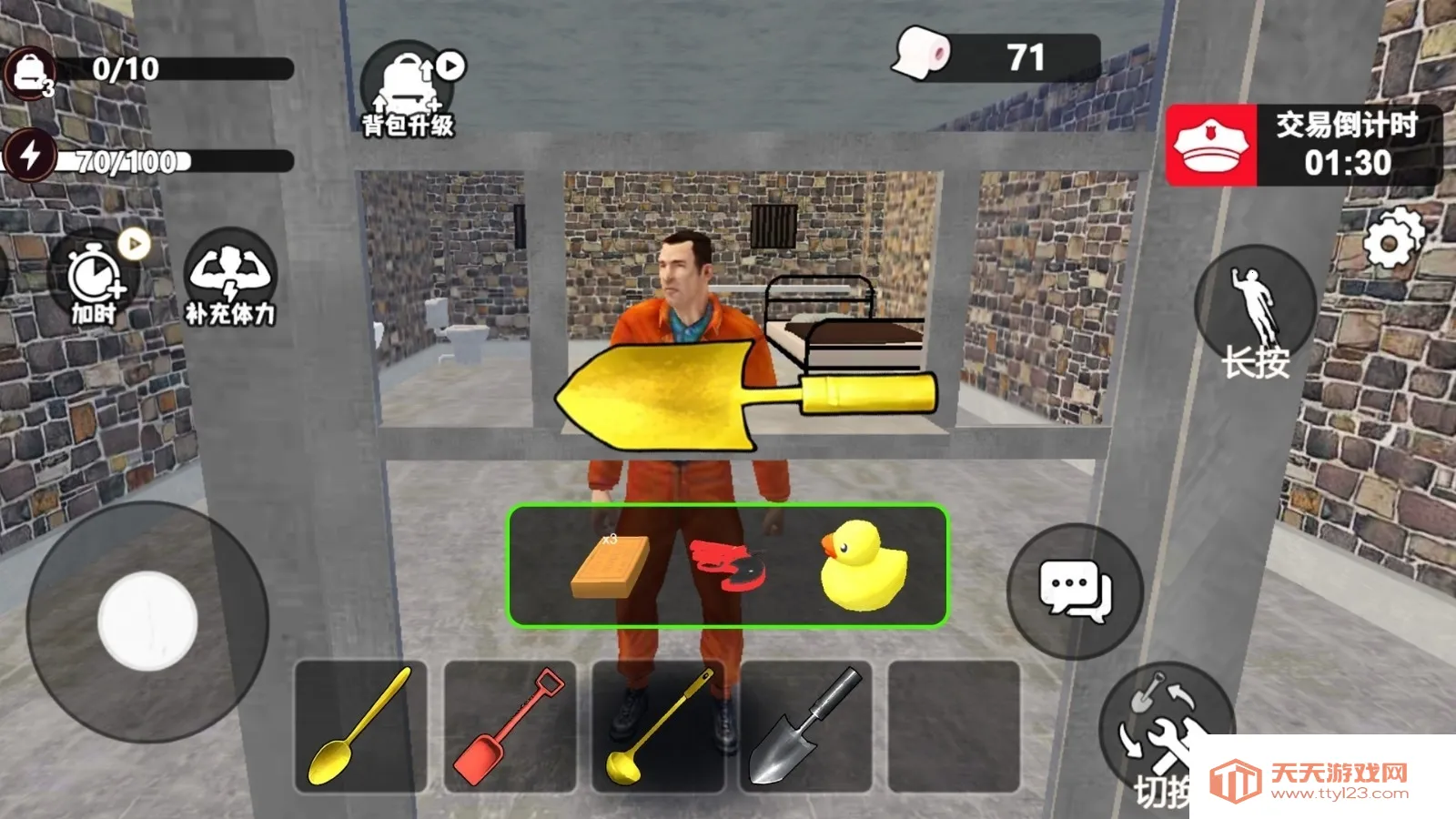
Task: Tap the toilet paper currency icon
Action: pyautogui.click(x=922, y=53)
